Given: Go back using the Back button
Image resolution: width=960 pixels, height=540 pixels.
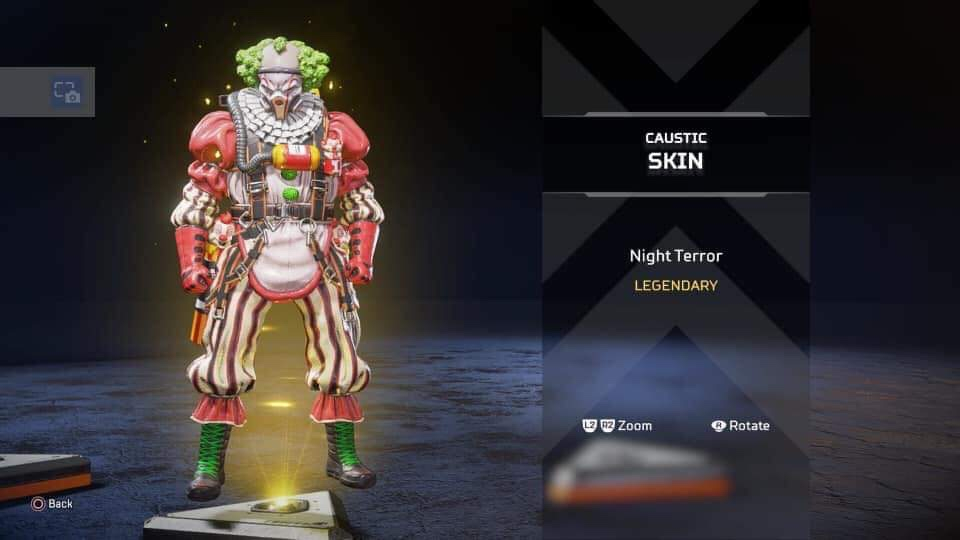Looking at the screenshot, I should coord(52,503).
